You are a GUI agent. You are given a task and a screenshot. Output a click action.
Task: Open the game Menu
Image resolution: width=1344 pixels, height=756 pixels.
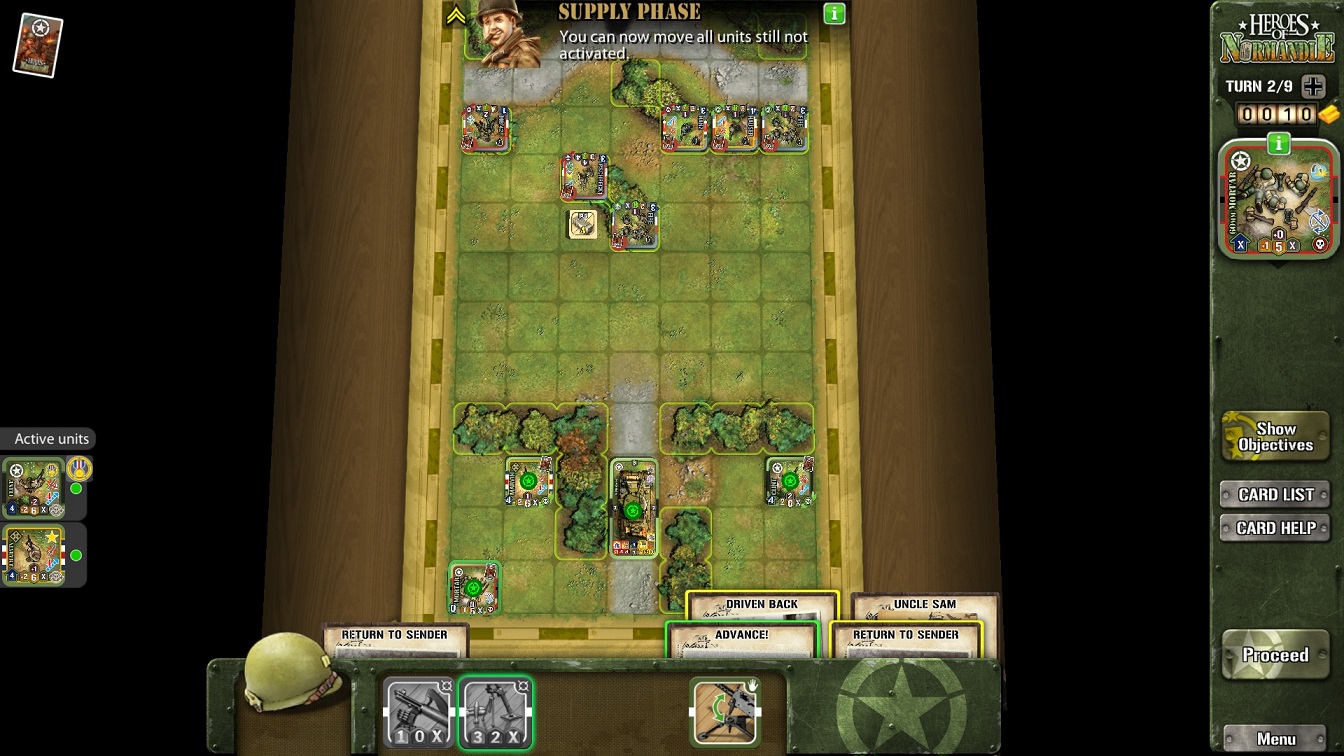(x=1275, y=739)
